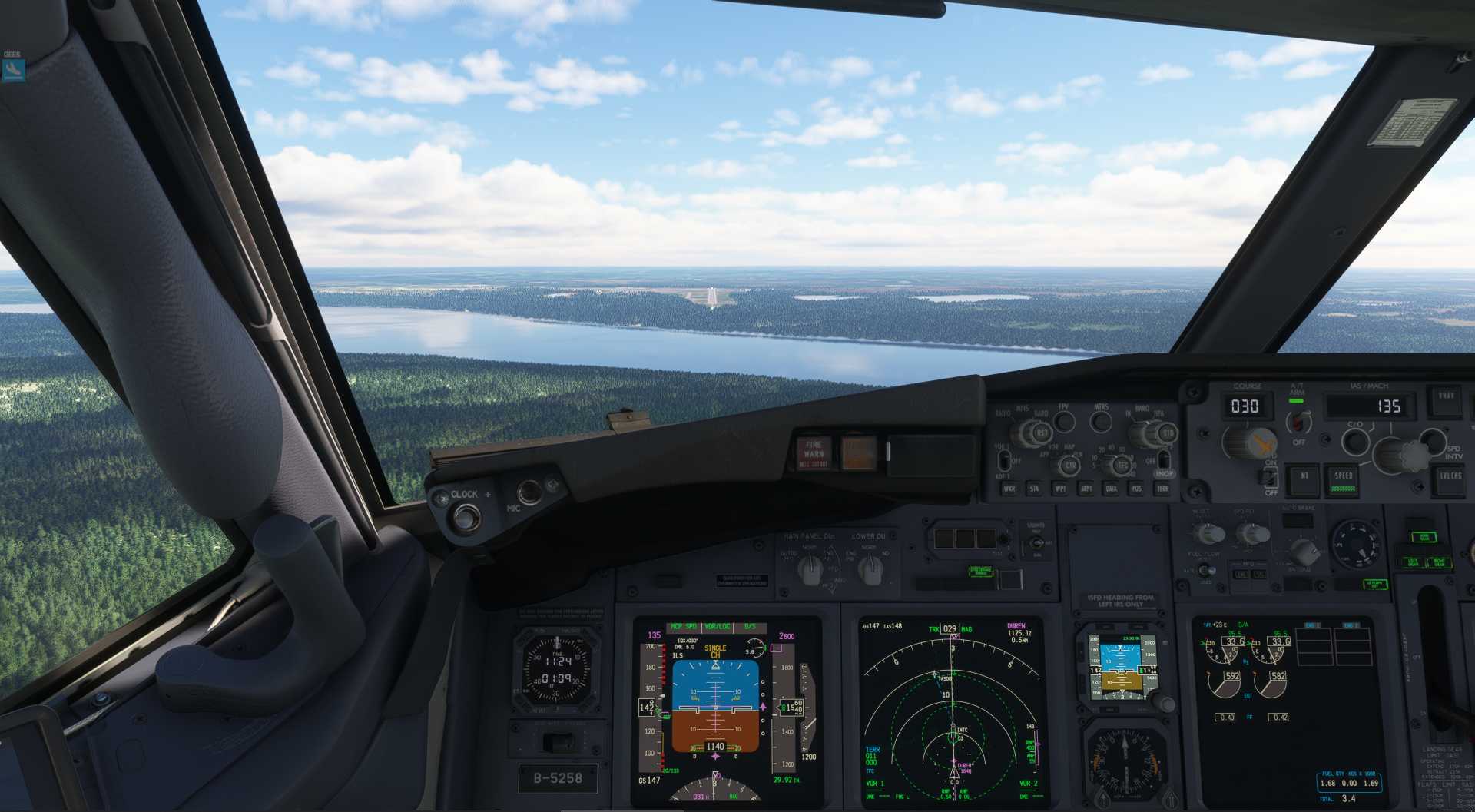Screen dimensions: 1475x812
Task: Show airports with the ARPT button
Action: click(1086, 489)
